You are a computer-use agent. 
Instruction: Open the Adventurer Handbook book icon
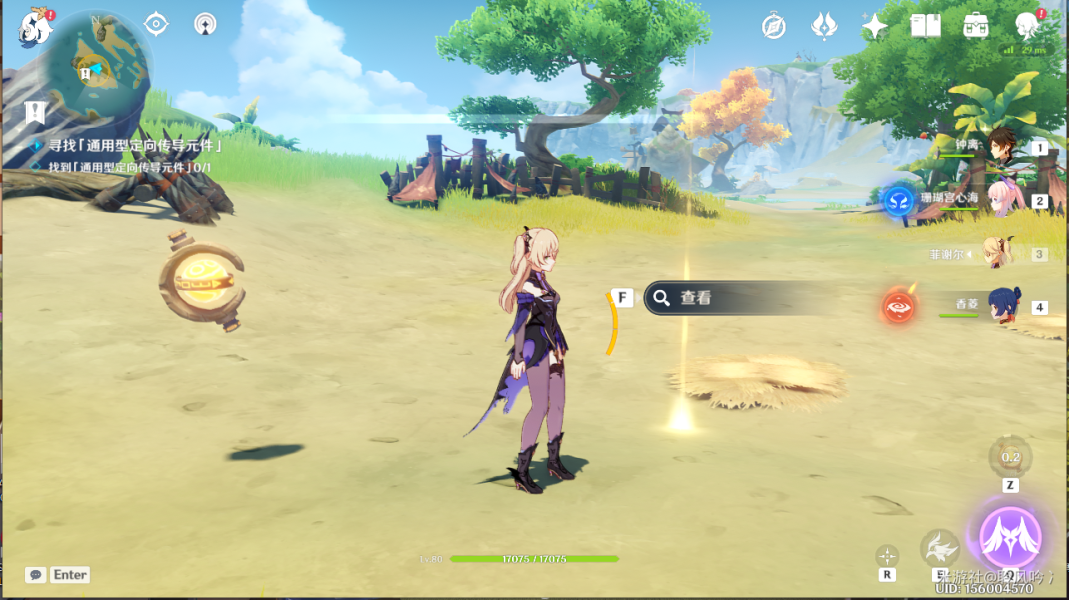click(925, 26)
